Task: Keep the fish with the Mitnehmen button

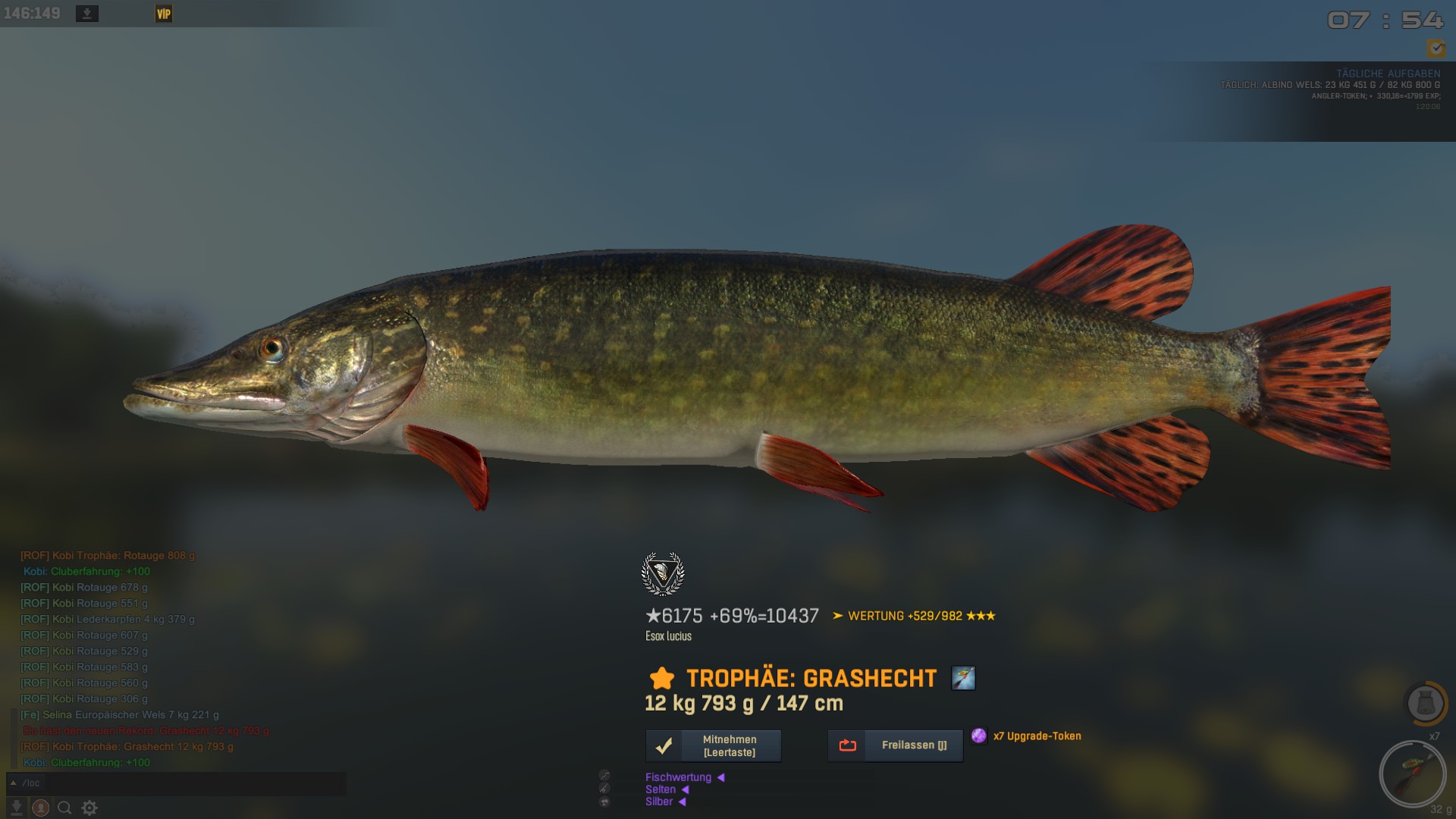Action: point(713,746)
